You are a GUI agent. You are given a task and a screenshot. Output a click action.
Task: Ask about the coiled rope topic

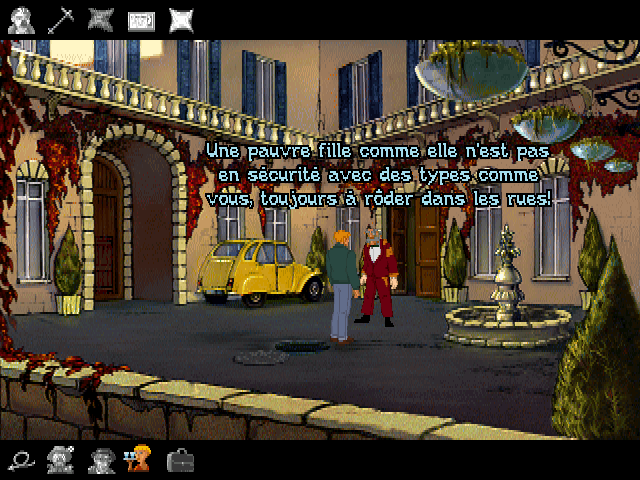pyautogui.click(x=20, y=460)
